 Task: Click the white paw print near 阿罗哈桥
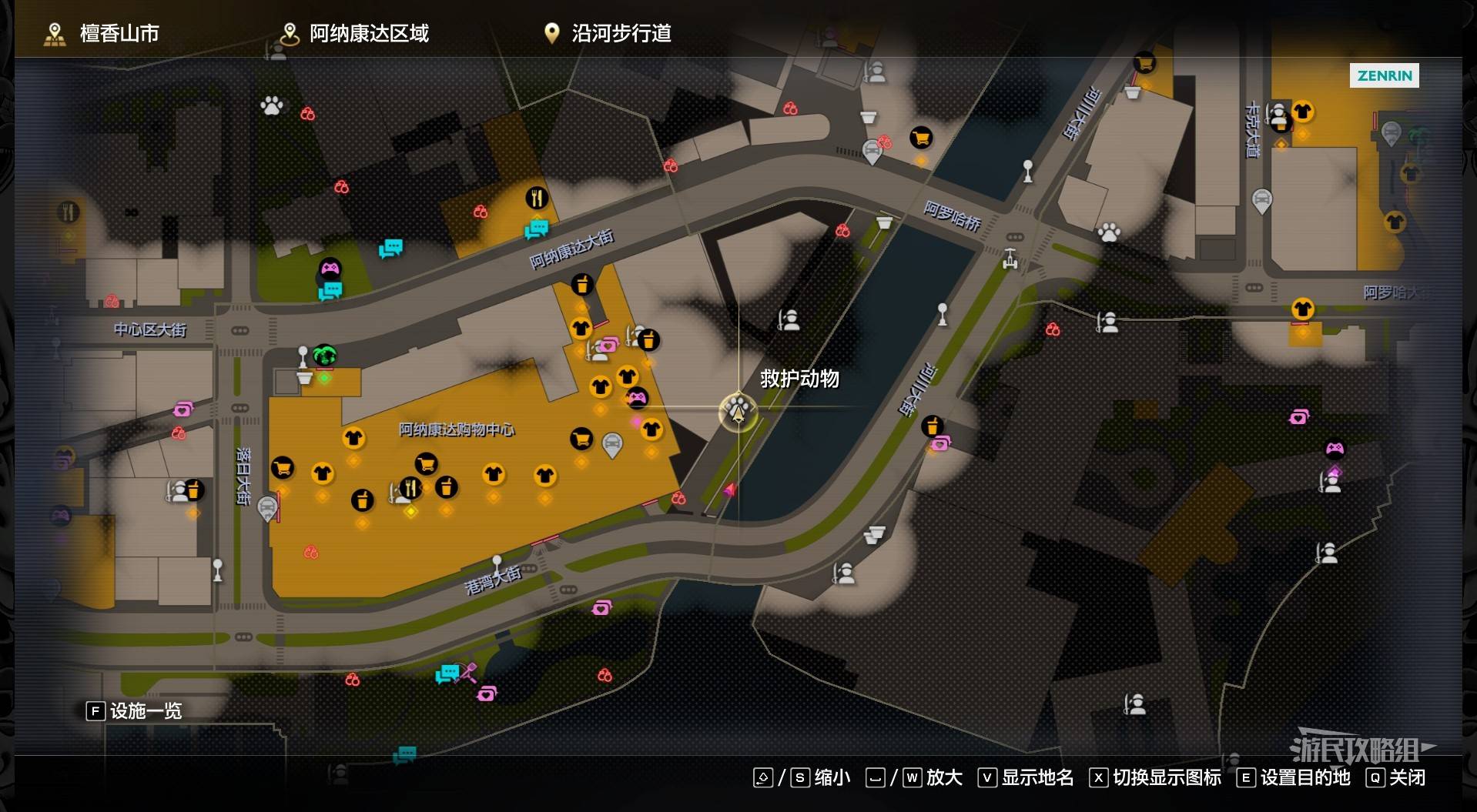1109,232
